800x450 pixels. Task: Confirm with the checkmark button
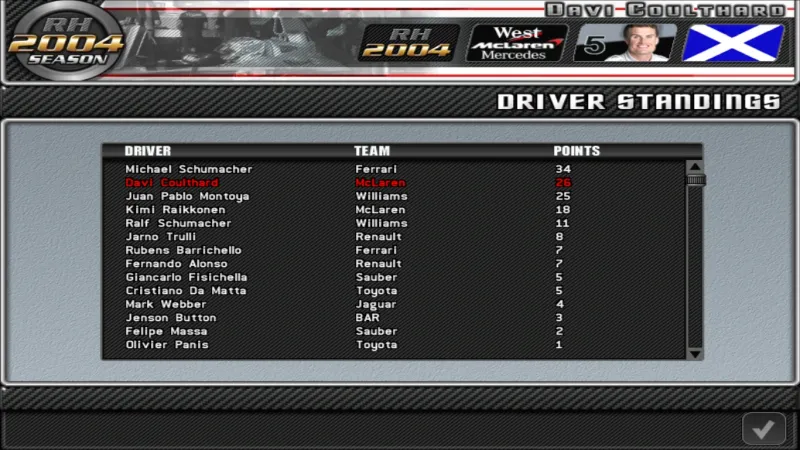pyautogui.click(x=763, y=429)
